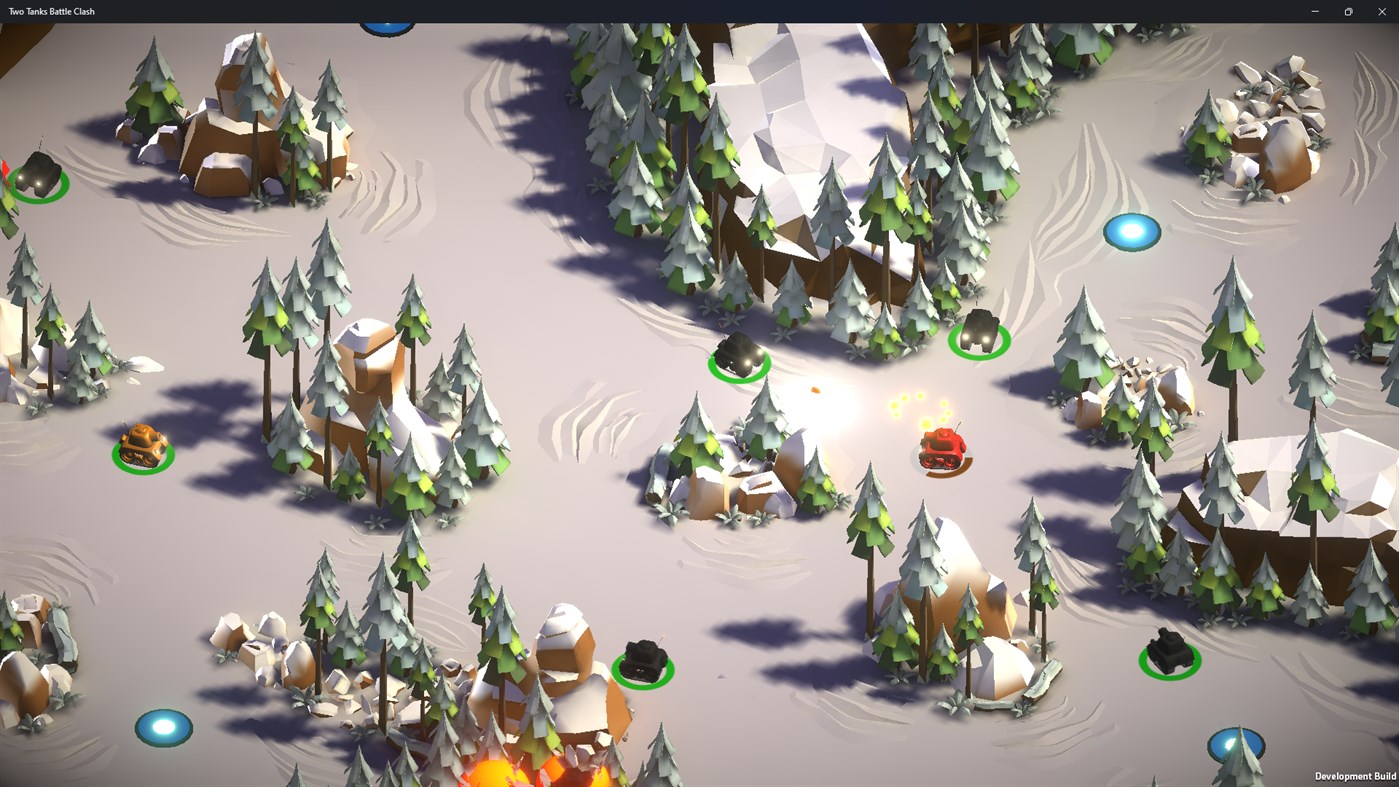Select the black tank near the bottom-center pines
Screen dimensions: 1399x787
click(645, 656)
